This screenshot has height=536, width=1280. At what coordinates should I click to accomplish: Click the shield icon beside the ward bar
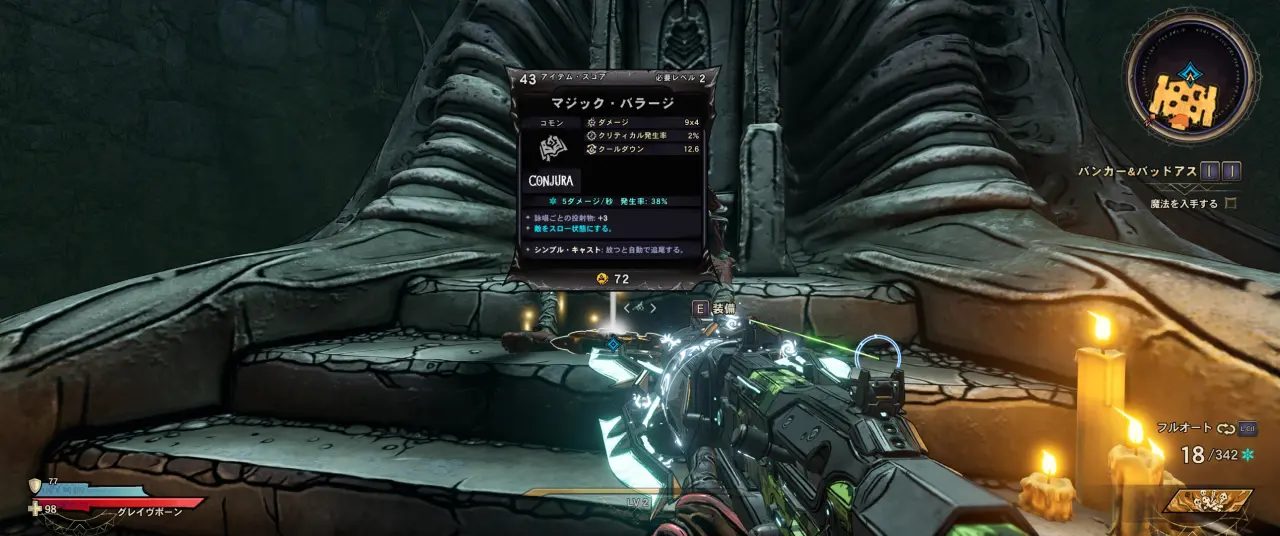pos(36,486)
